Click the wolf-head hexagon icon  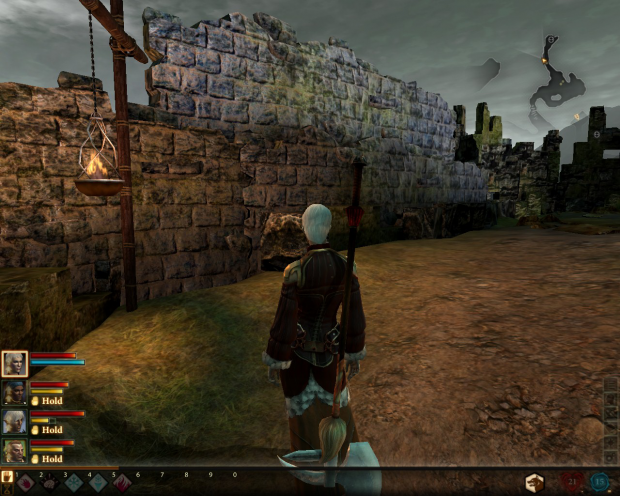click(535, 483)
